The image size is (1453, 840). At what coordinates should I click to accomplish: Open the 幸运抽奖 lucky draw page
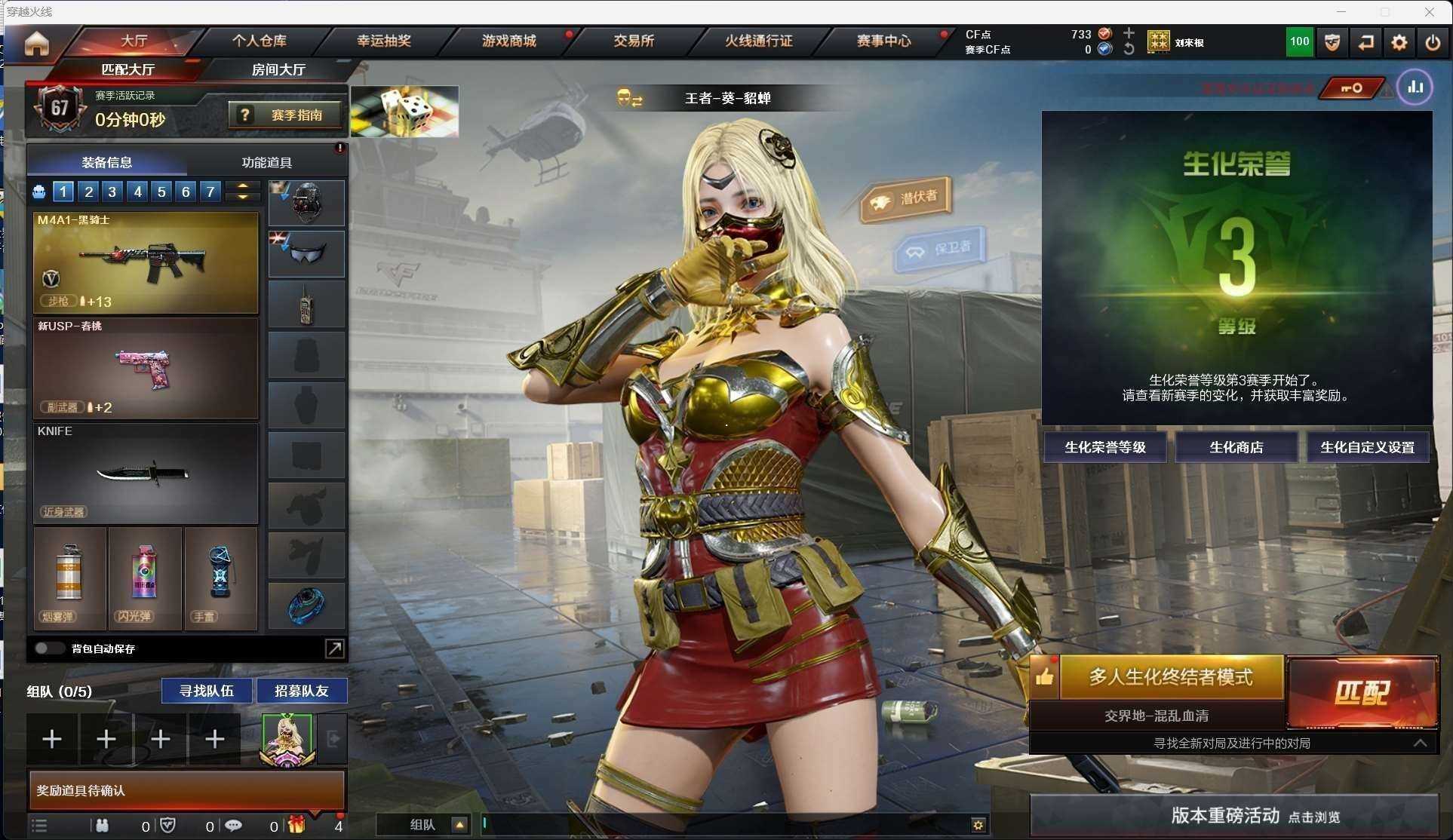coord(383,41)
